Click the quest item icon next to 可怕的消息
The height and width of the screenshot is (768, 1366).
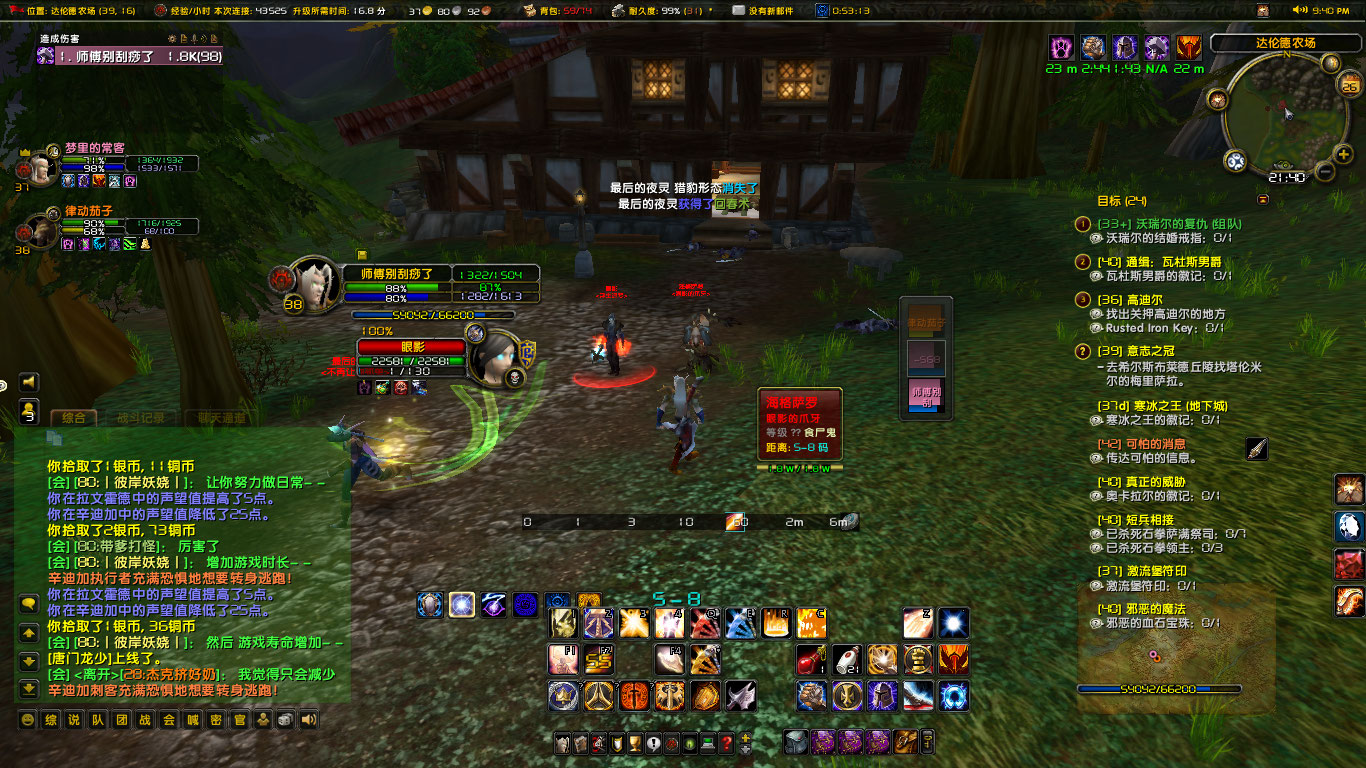tap(1257, 450)
